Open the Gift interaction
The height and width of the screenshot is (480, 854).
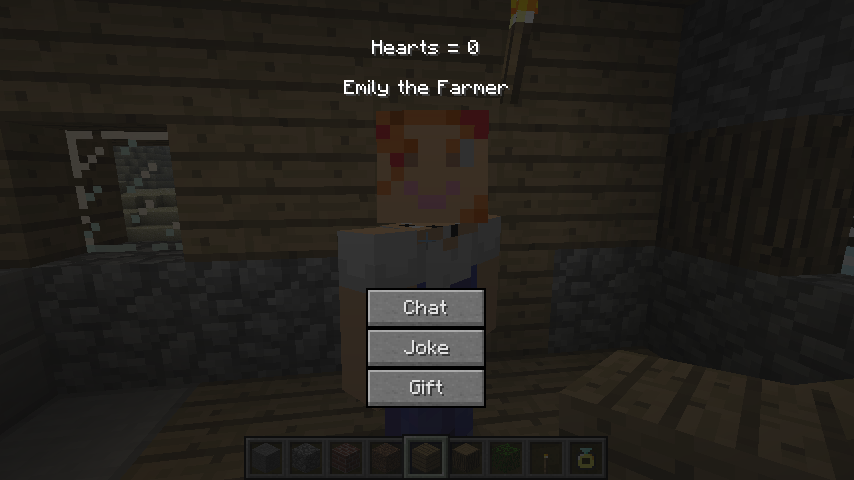(426, 388)
